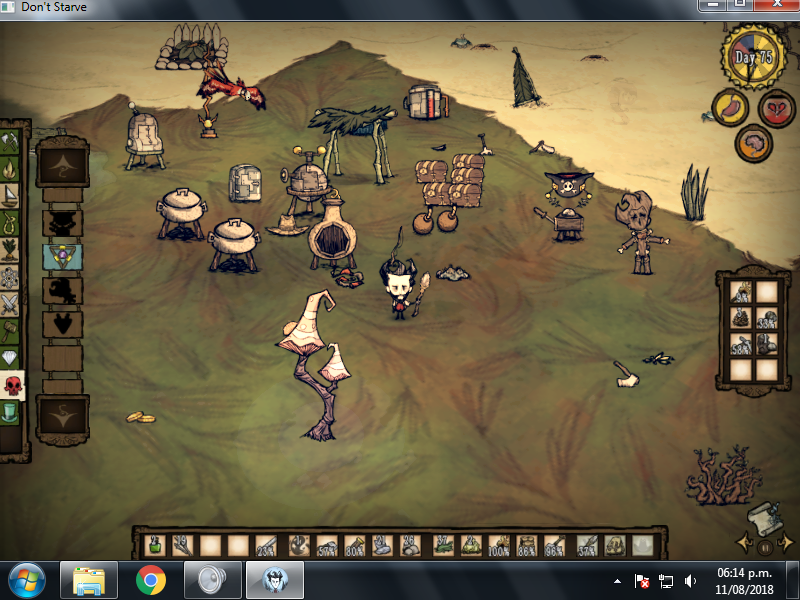800x600 pixels.
Task: Pause the game with the small pause button
Action: tap(764, 547)
